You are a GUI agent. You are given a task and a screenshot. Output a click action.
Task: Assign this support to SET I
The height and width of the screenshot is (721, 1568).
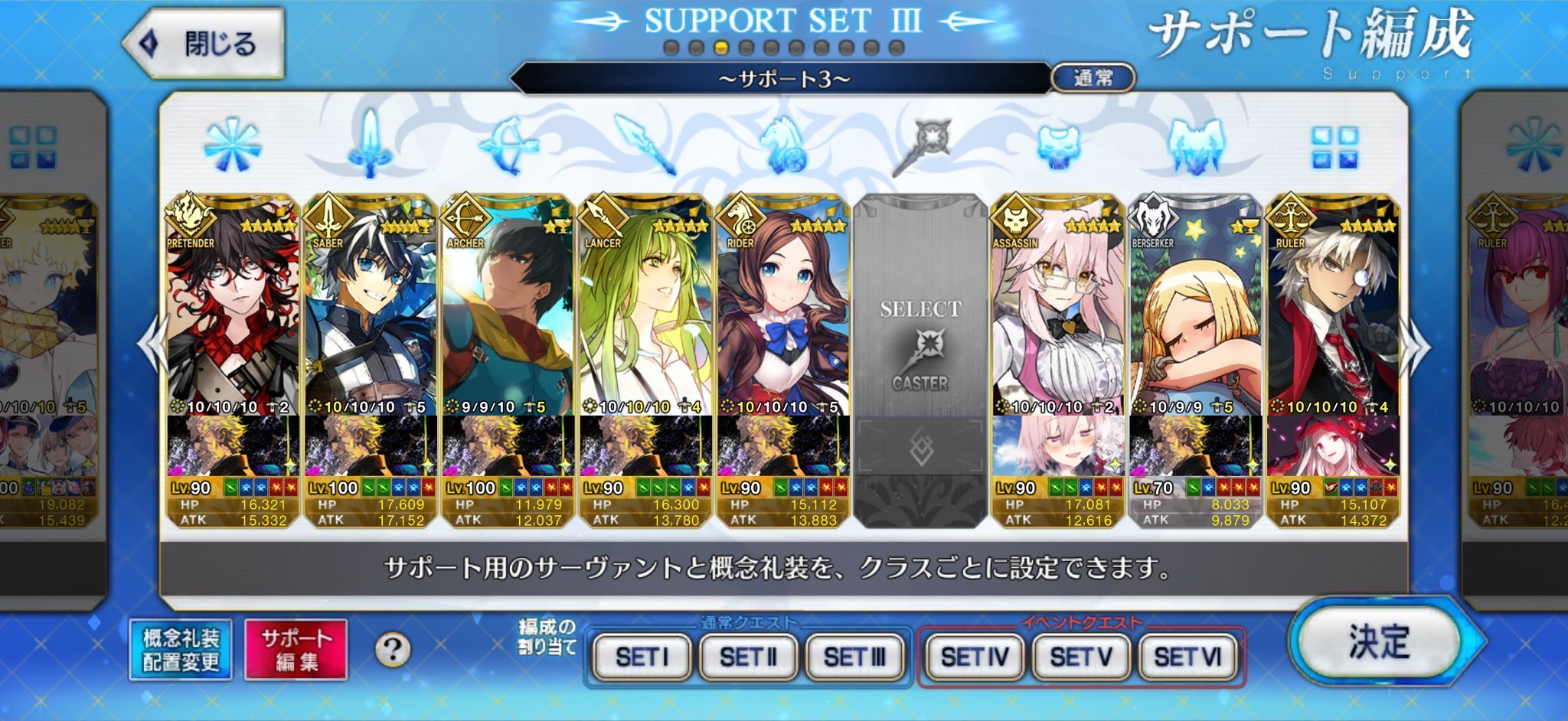(x=642, y=657)
